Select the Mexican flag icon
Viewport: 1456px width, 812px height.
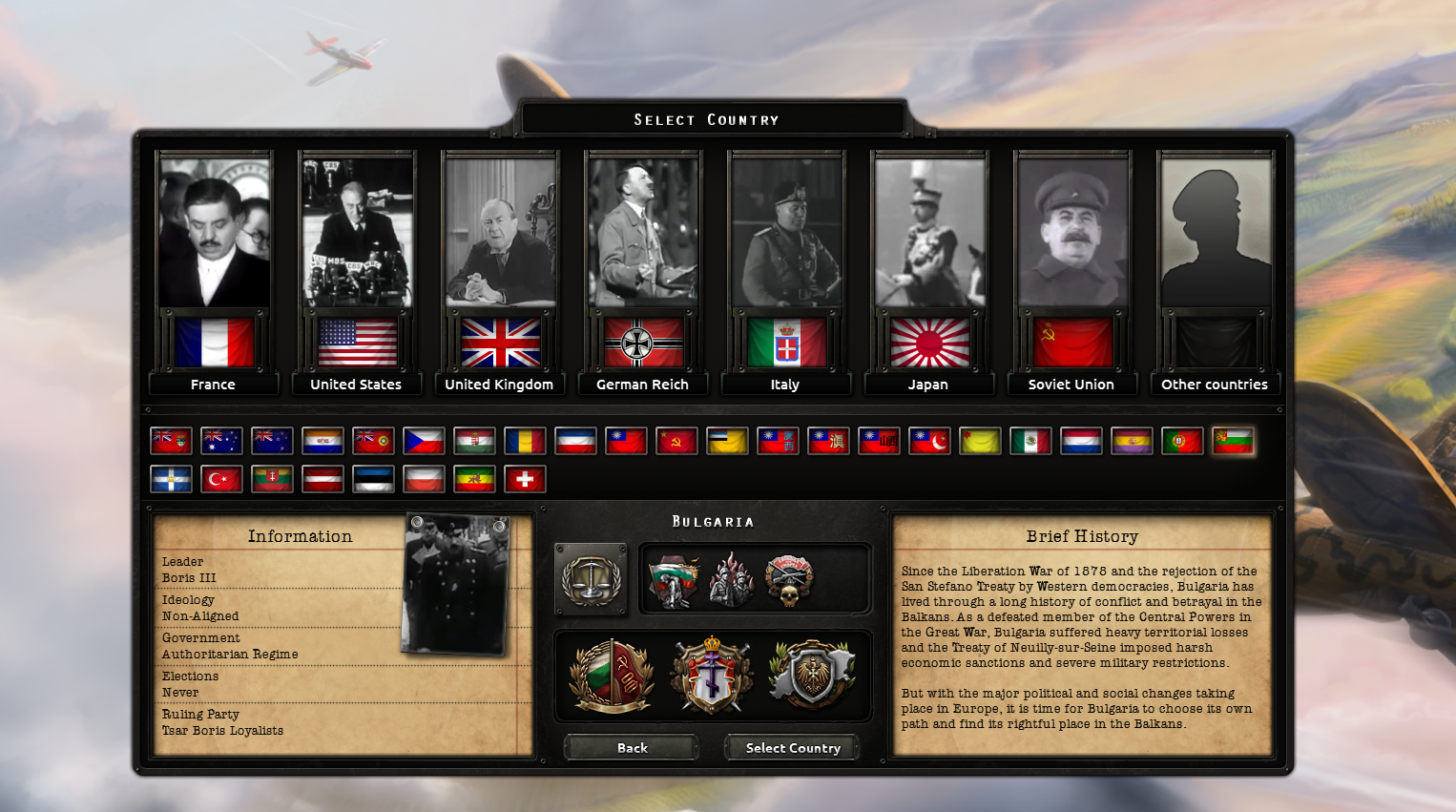1030,441
